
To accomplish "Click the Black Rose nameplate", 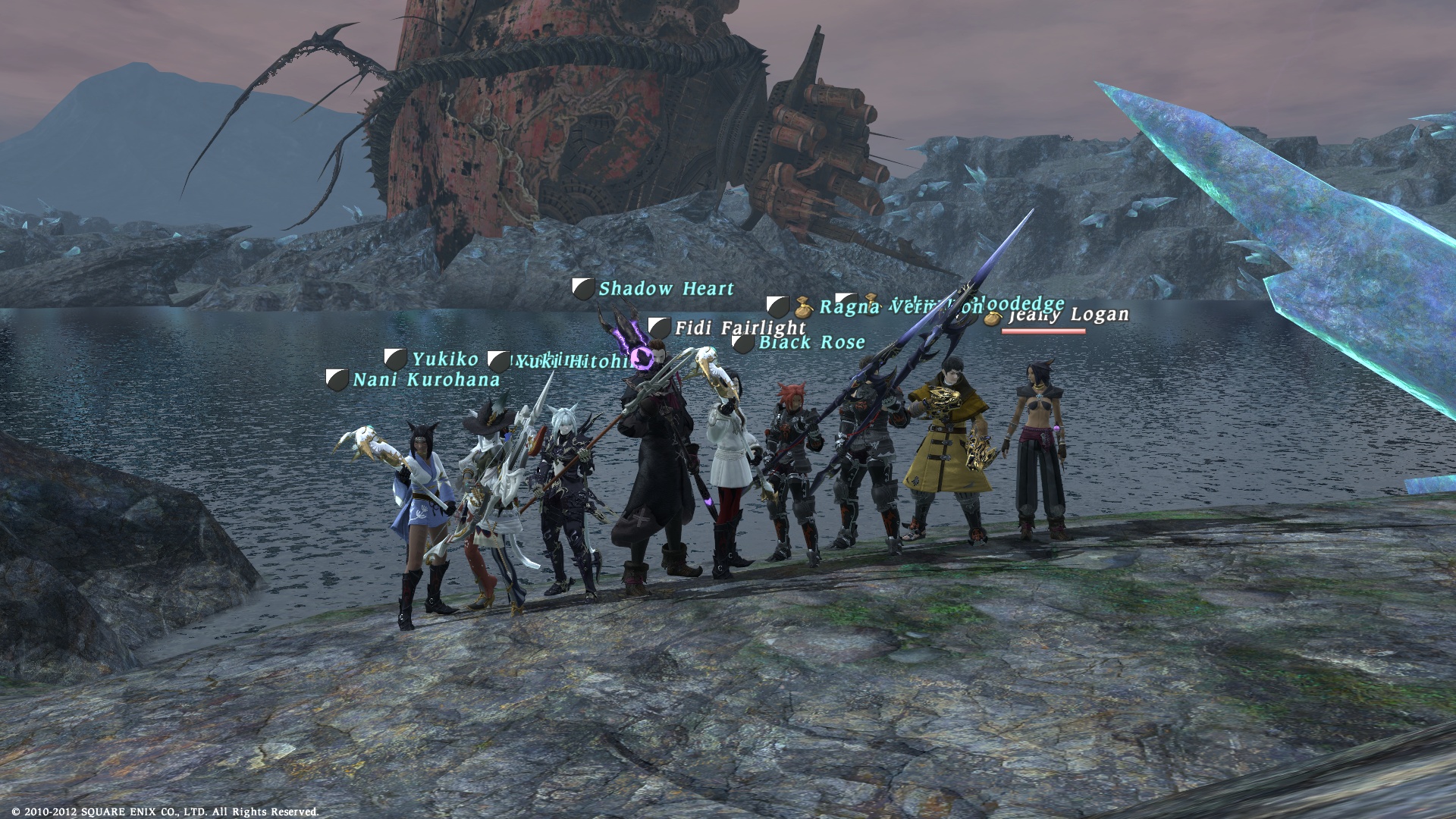I will click(811, 343).
